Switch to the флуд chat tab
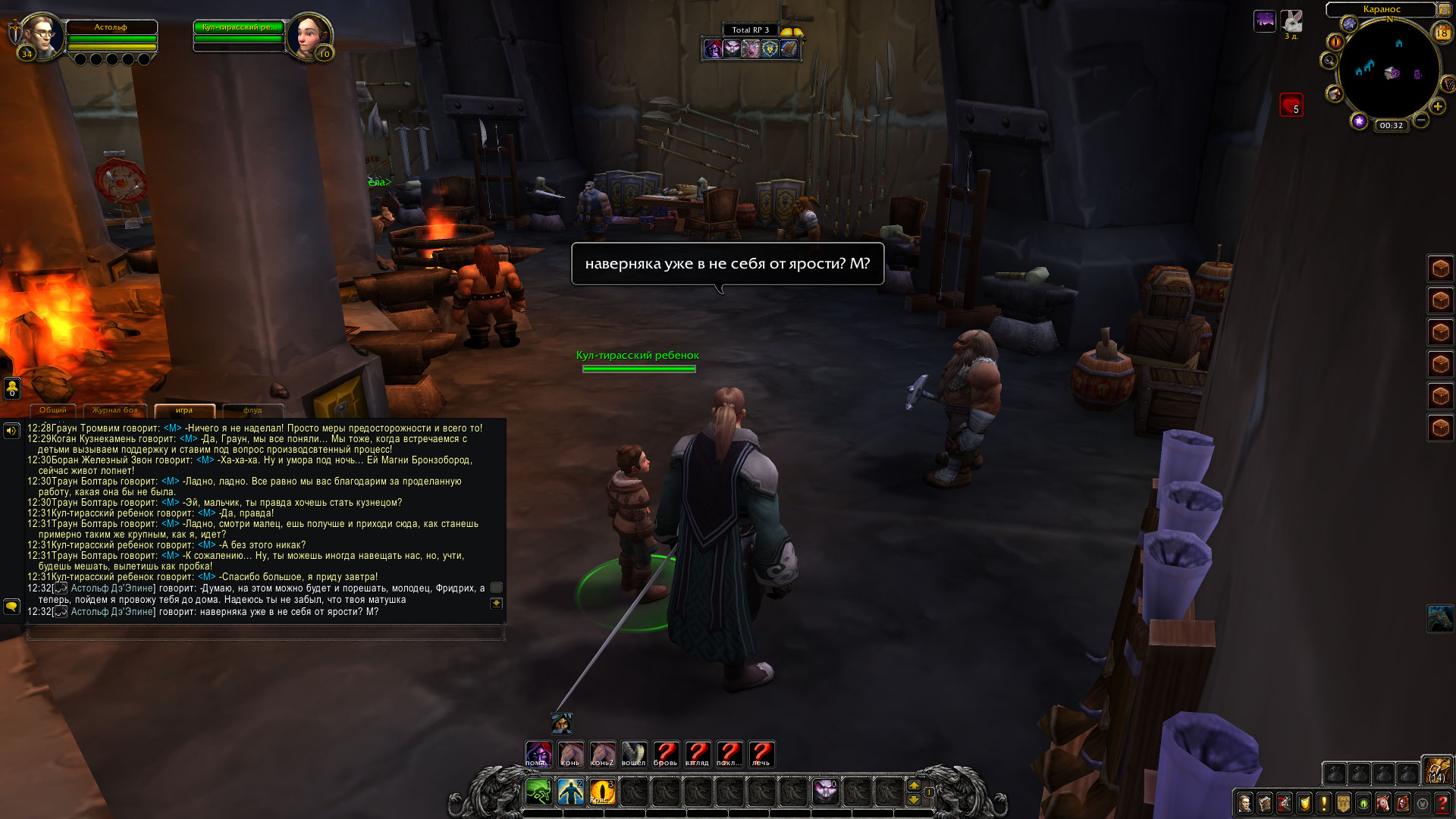 (x=253, y=410)
